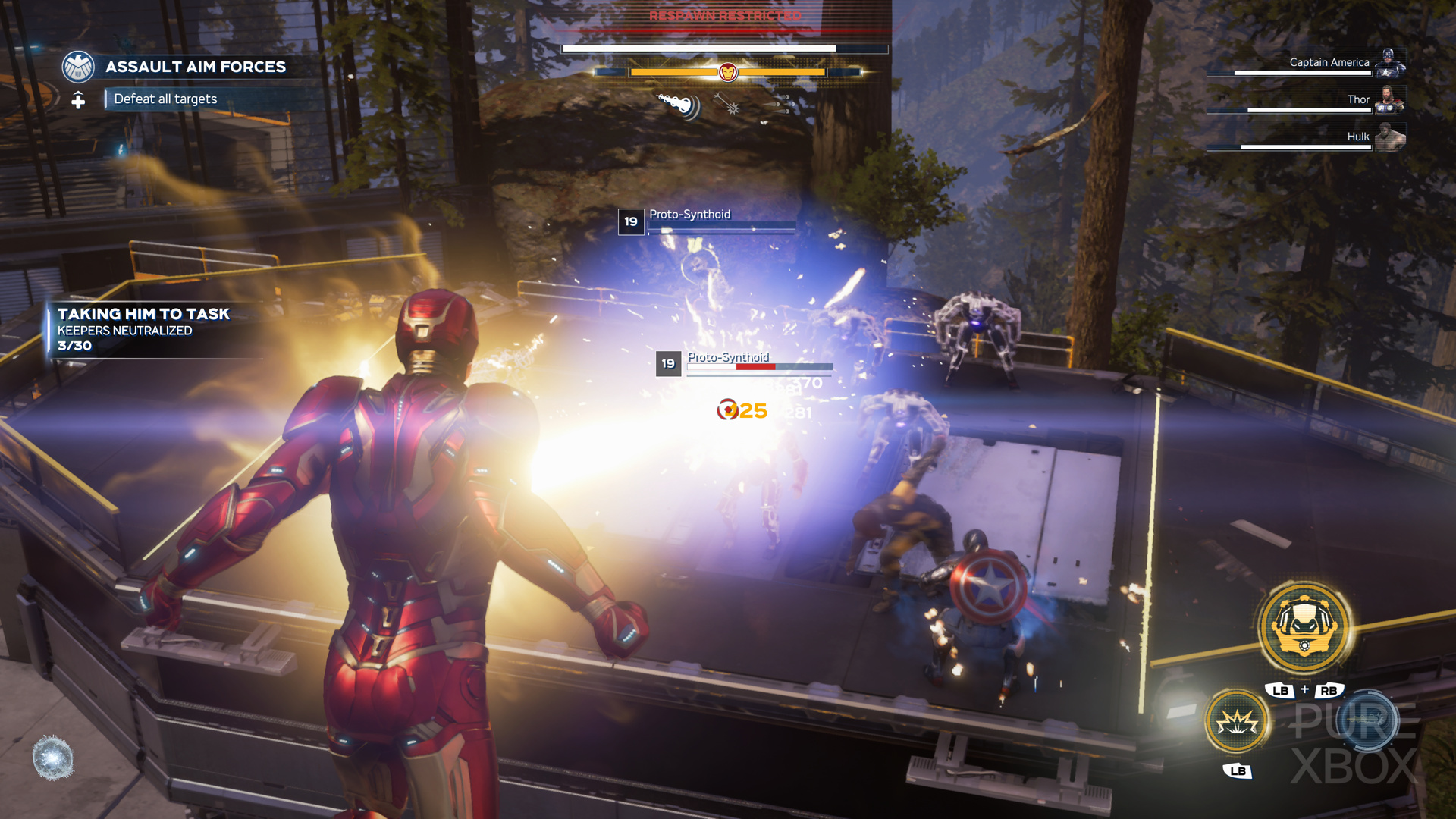
Task: Choose Thor's teammate portrait
Action: click(x=1389, y=99)
